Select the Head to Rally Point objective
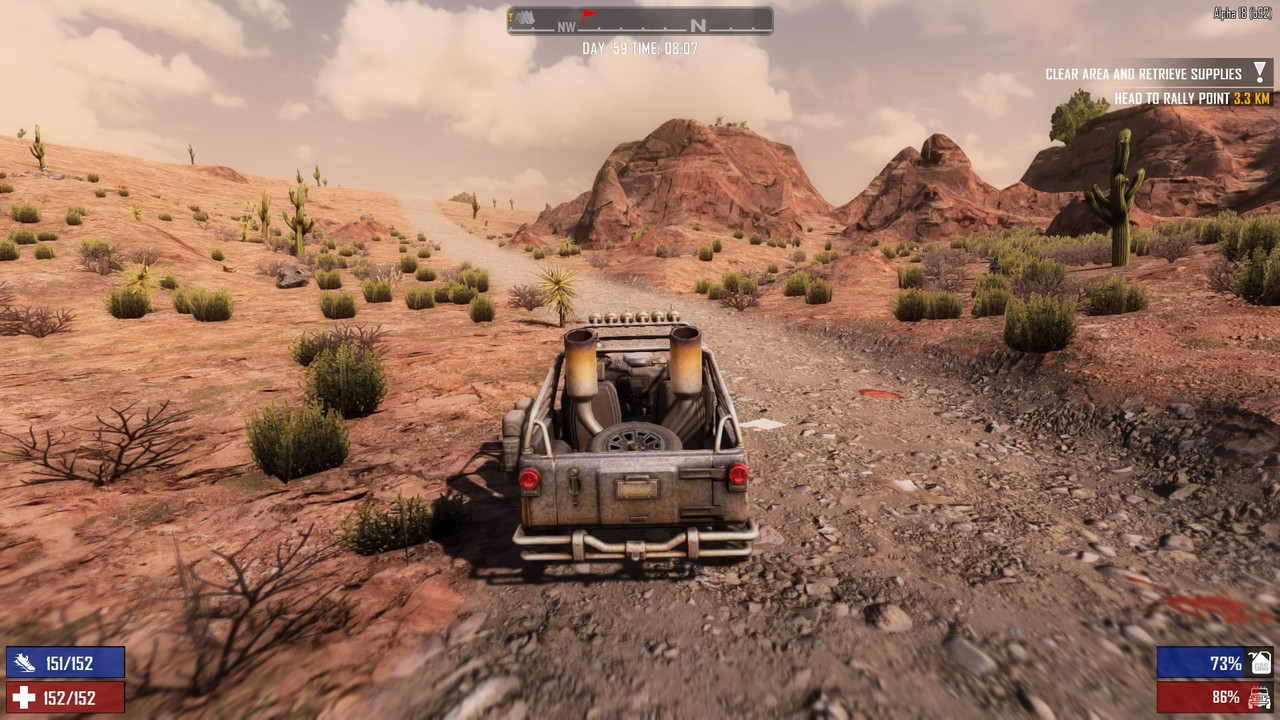The height and width of the screenshot is (720, 1280). click(1192, 99)
